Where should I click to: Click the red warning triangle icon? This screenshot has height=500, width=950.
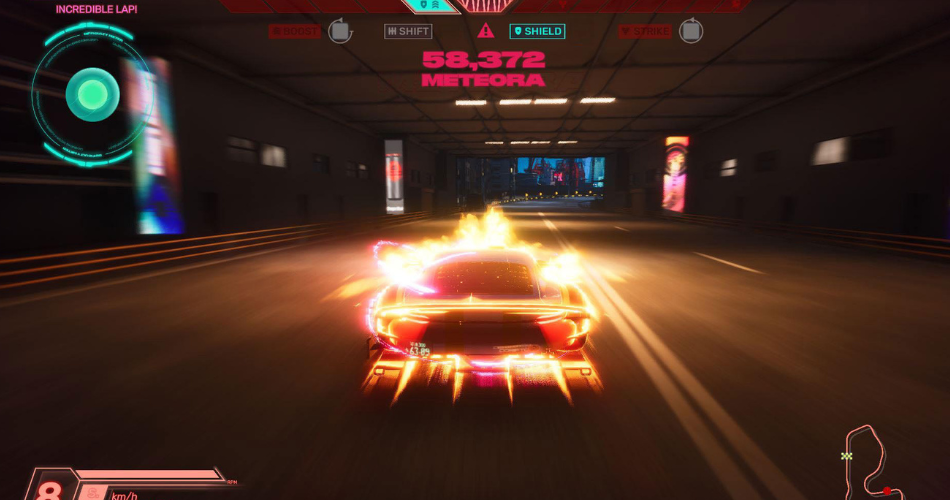pos(486,31)
